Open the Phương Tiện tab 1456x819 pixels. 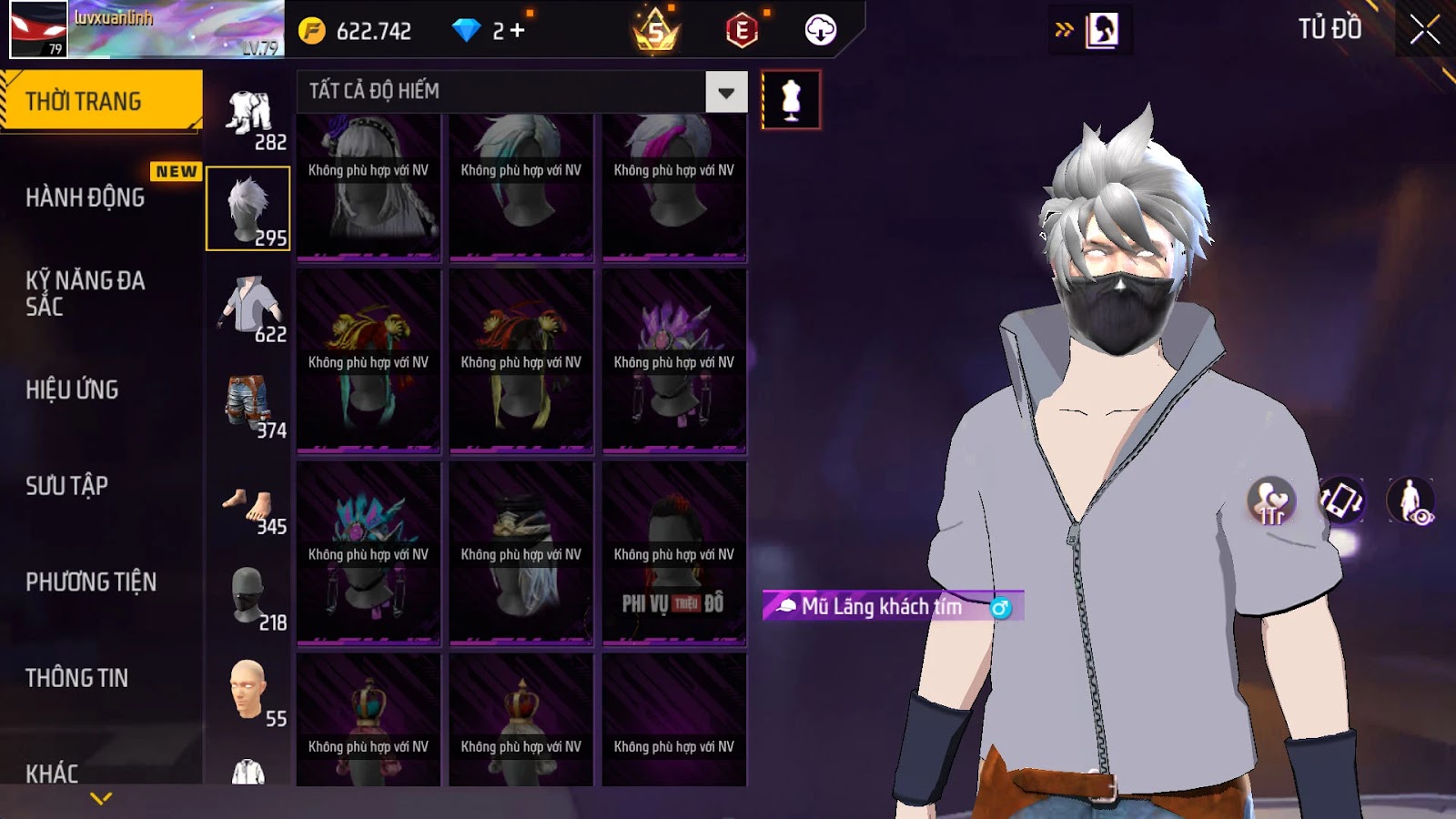(x=91, y=581)
